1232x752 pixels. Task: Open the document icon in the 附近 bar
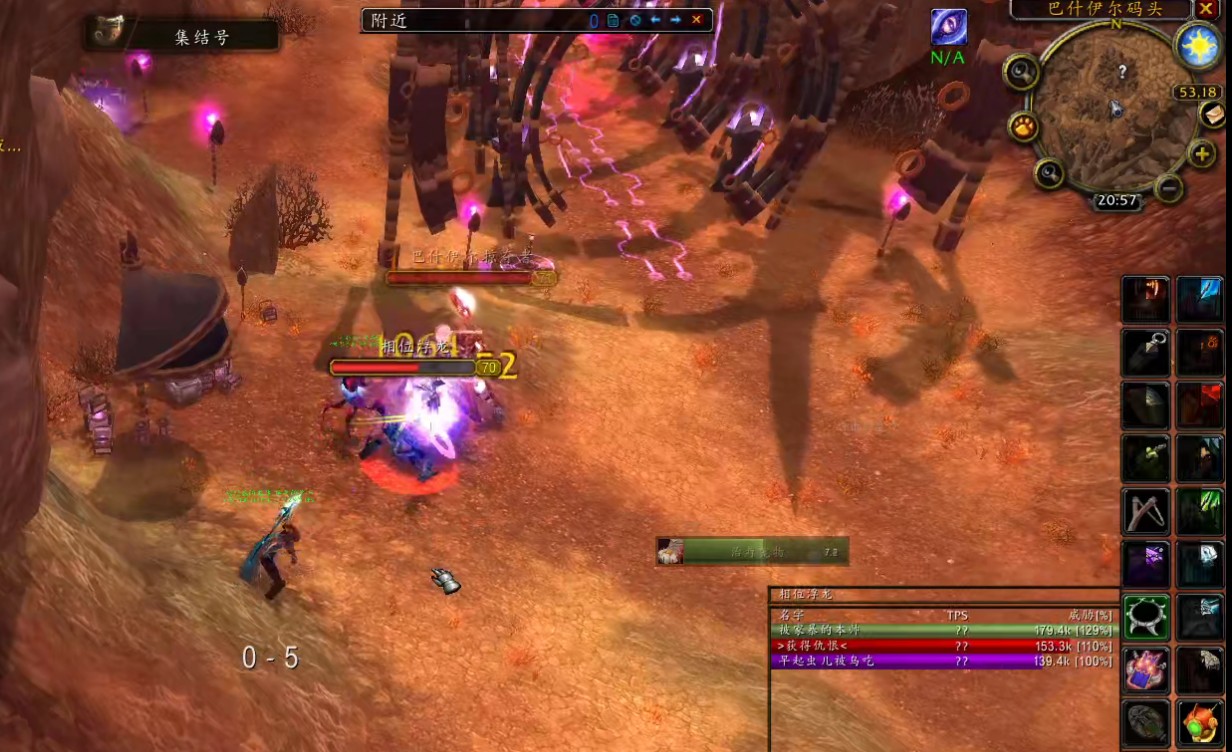click(x=613, y=20)
